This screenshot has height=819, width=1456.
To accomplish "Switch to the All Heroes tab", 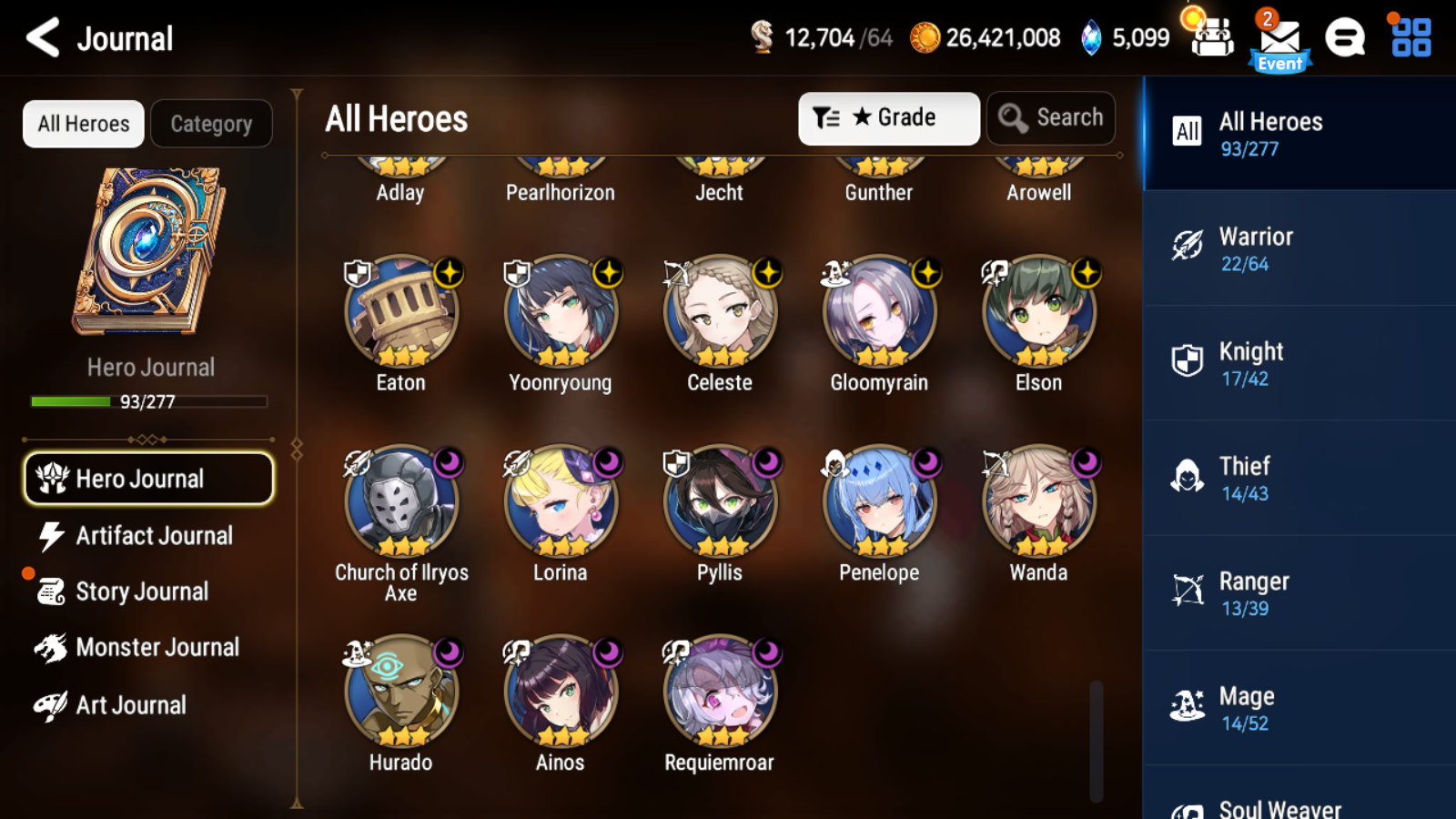I will click(82, 123).
